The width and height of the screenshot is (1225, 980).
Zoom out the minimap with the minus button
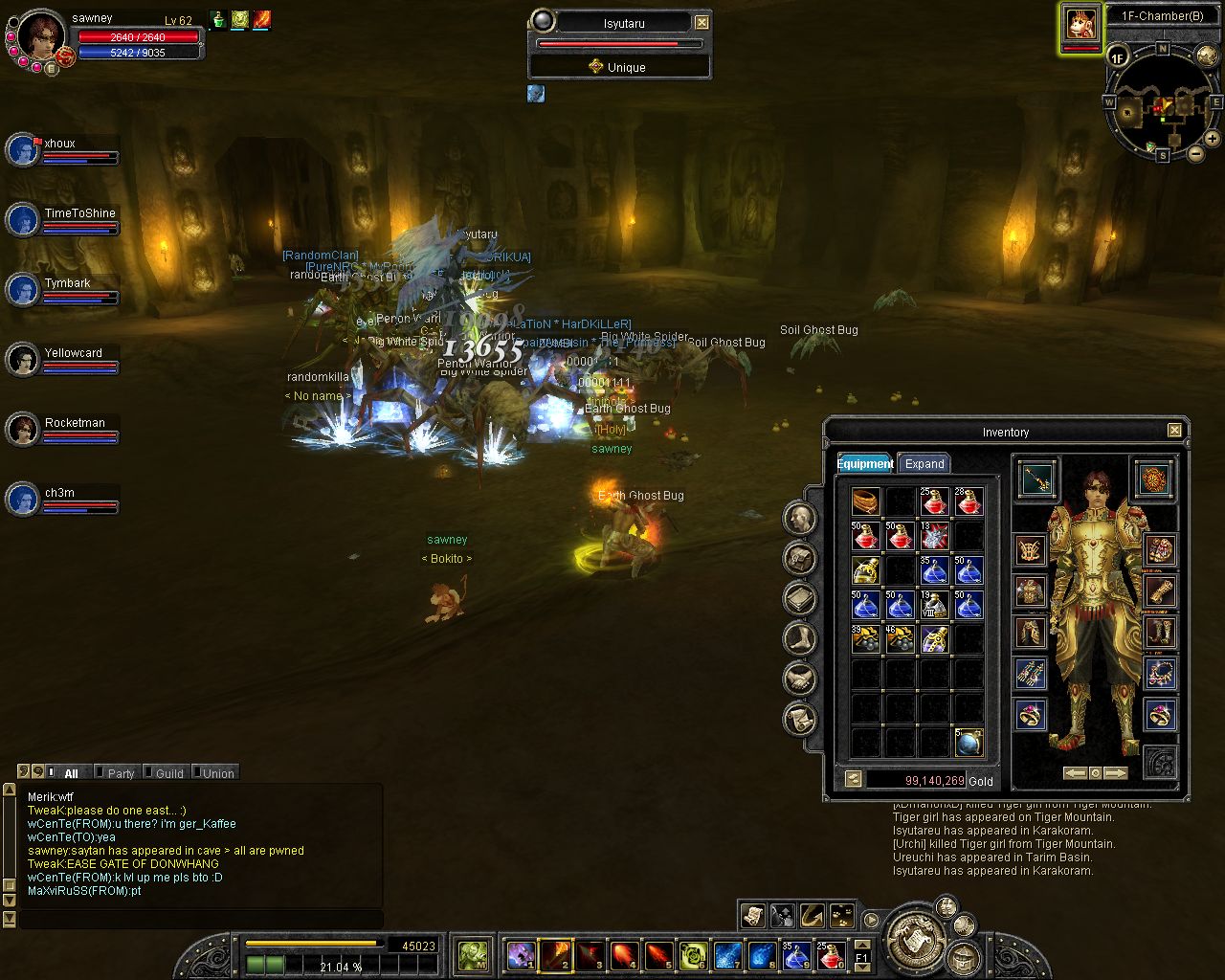[x=1196, y=153]
